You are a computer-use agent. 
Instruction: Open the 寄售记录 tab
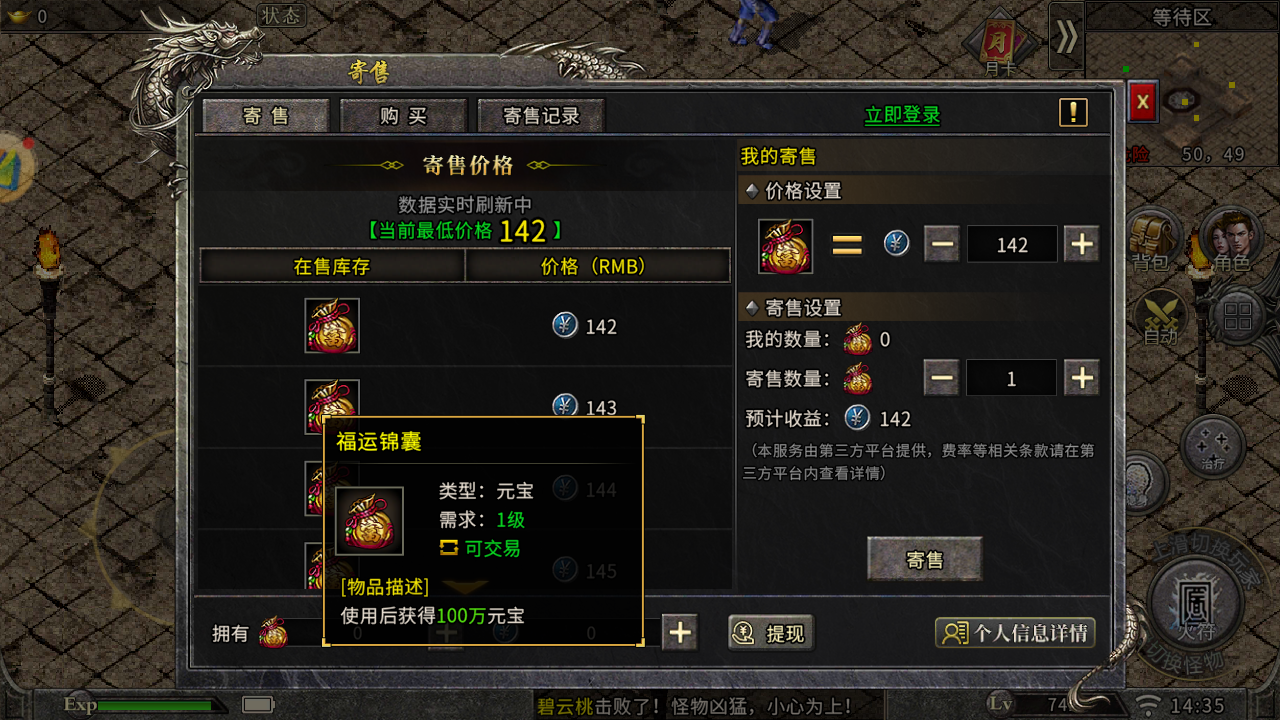pyautogui.click(x=541, y=115)
